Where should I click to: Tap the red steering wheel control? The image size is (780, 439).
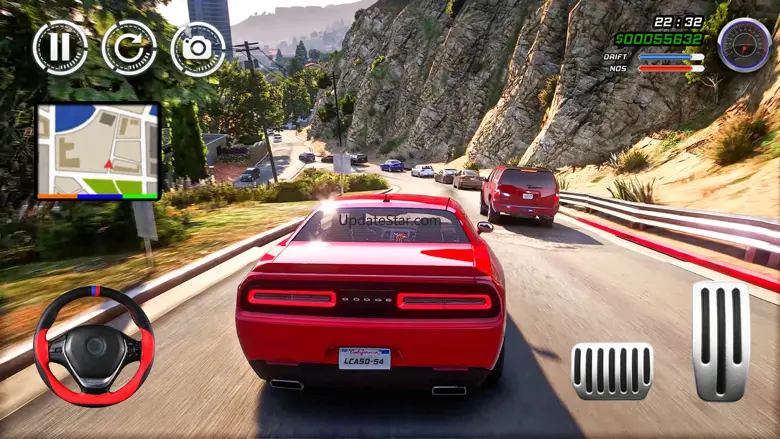tap(94, 346)
